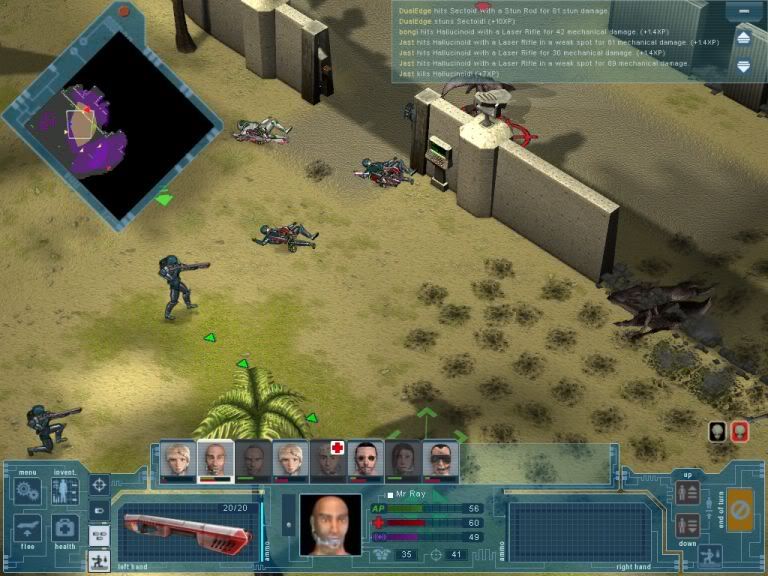Pick the soldier wearing dark sunglasses
Image resolution: width=768 pixels, height=576 pixels.
pos(440,459)
